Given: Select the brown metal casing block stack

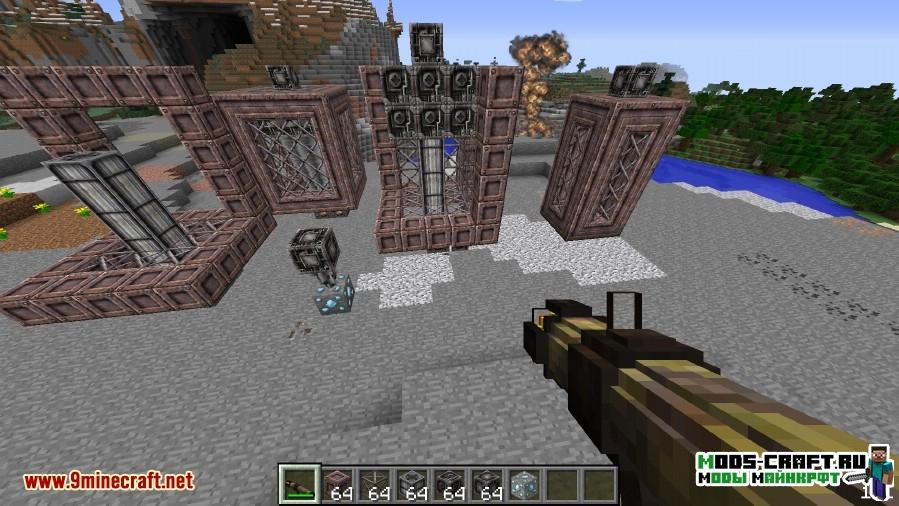Looking at the screenshot, I should (x=337, y=485).
